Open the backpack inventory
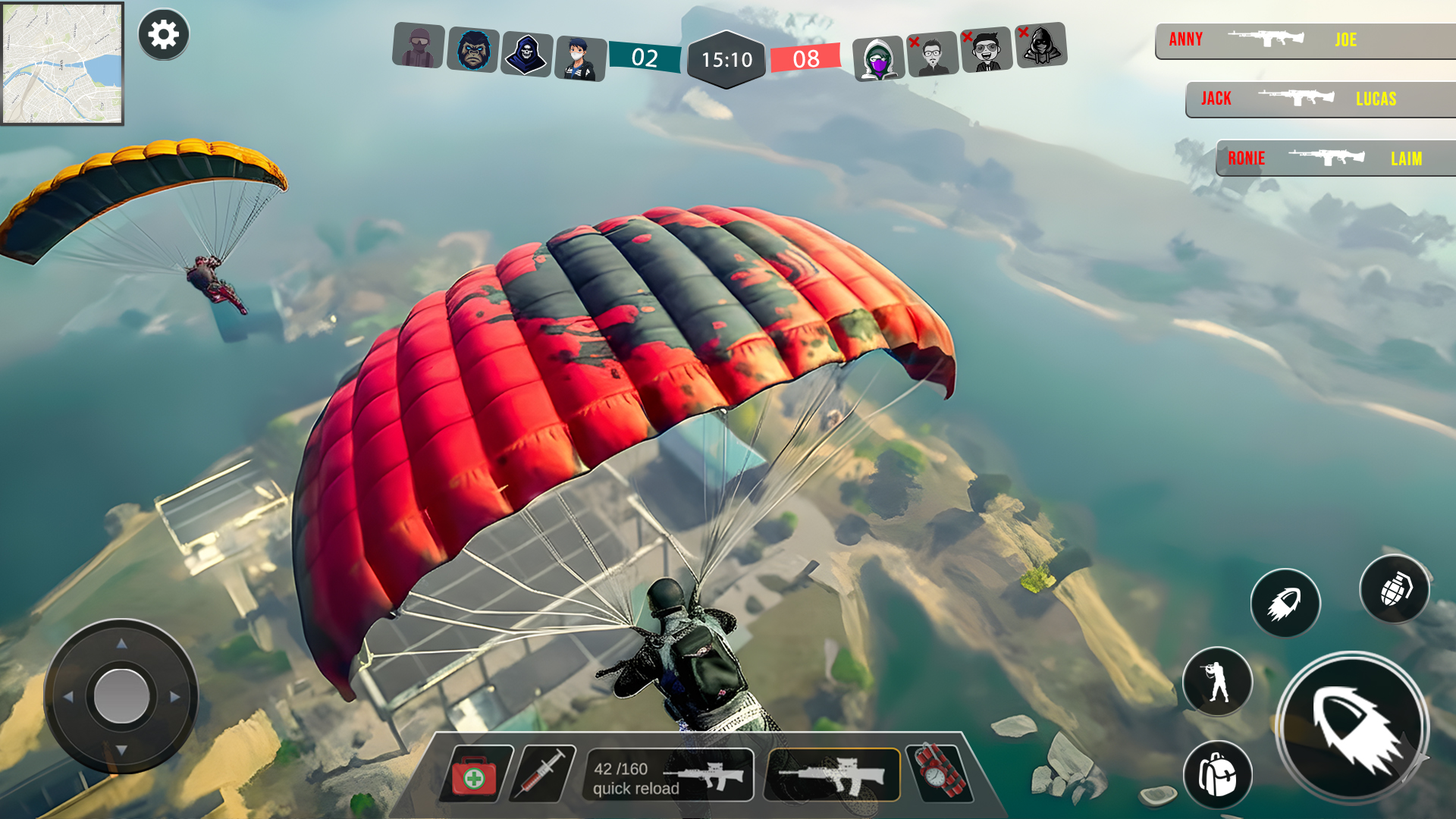1456x819 pixels. coord(1217,774)
